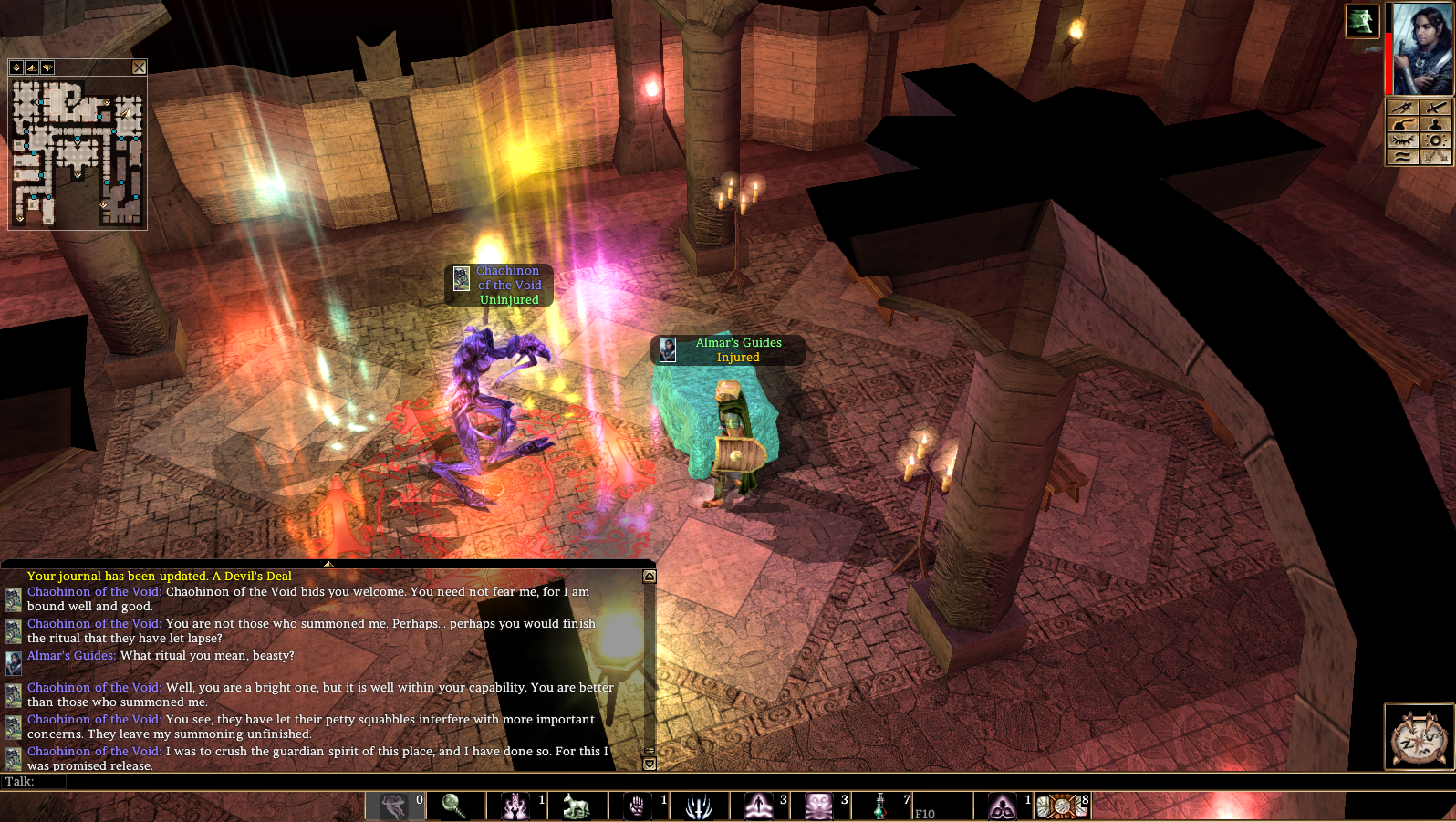Screen dimensions: 1456x822
Task: Click the person silhouette mode button
Action: (x=1436, y=124)
